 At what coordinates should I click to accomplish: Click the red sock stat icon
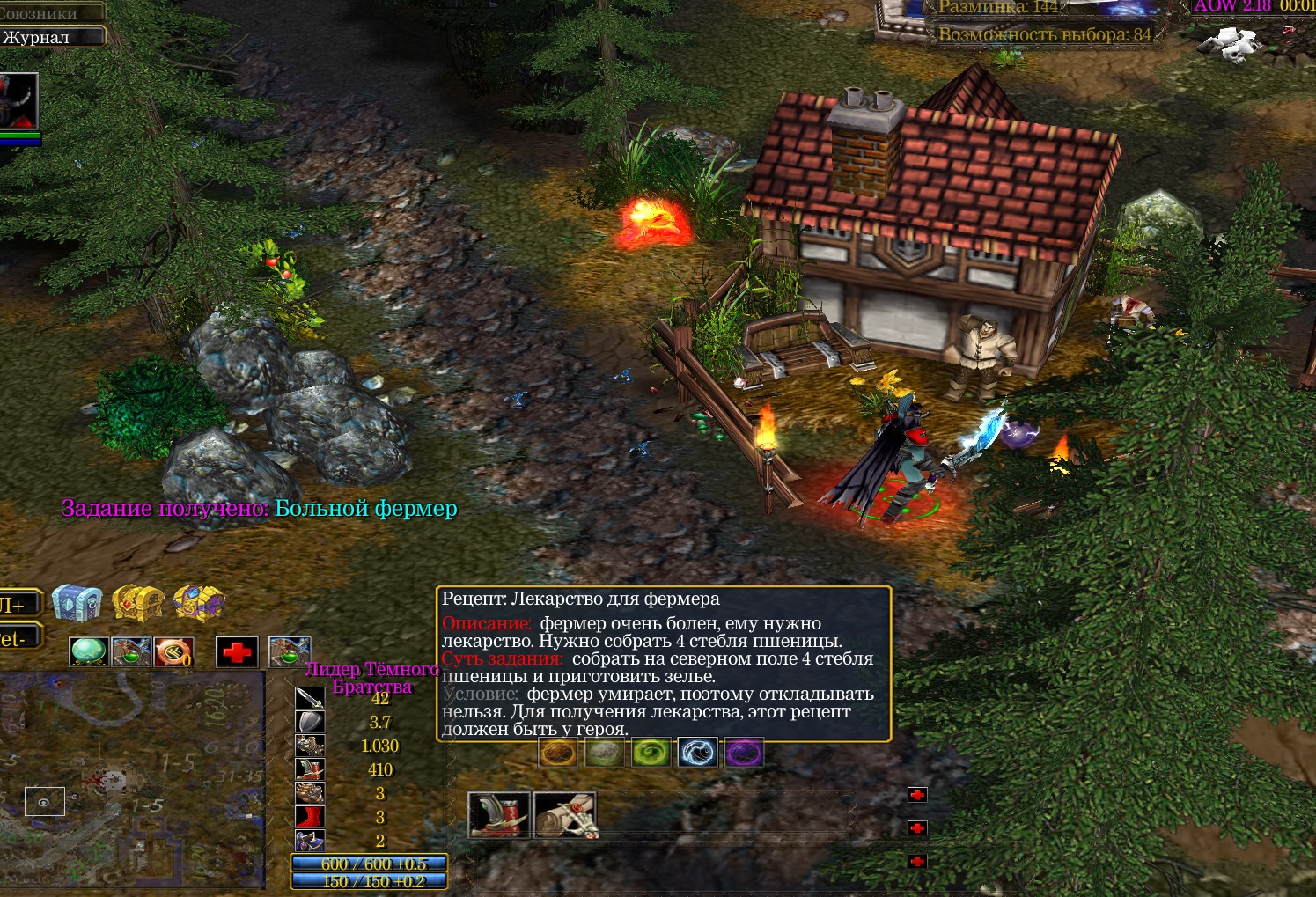click(x=310, y=817)
